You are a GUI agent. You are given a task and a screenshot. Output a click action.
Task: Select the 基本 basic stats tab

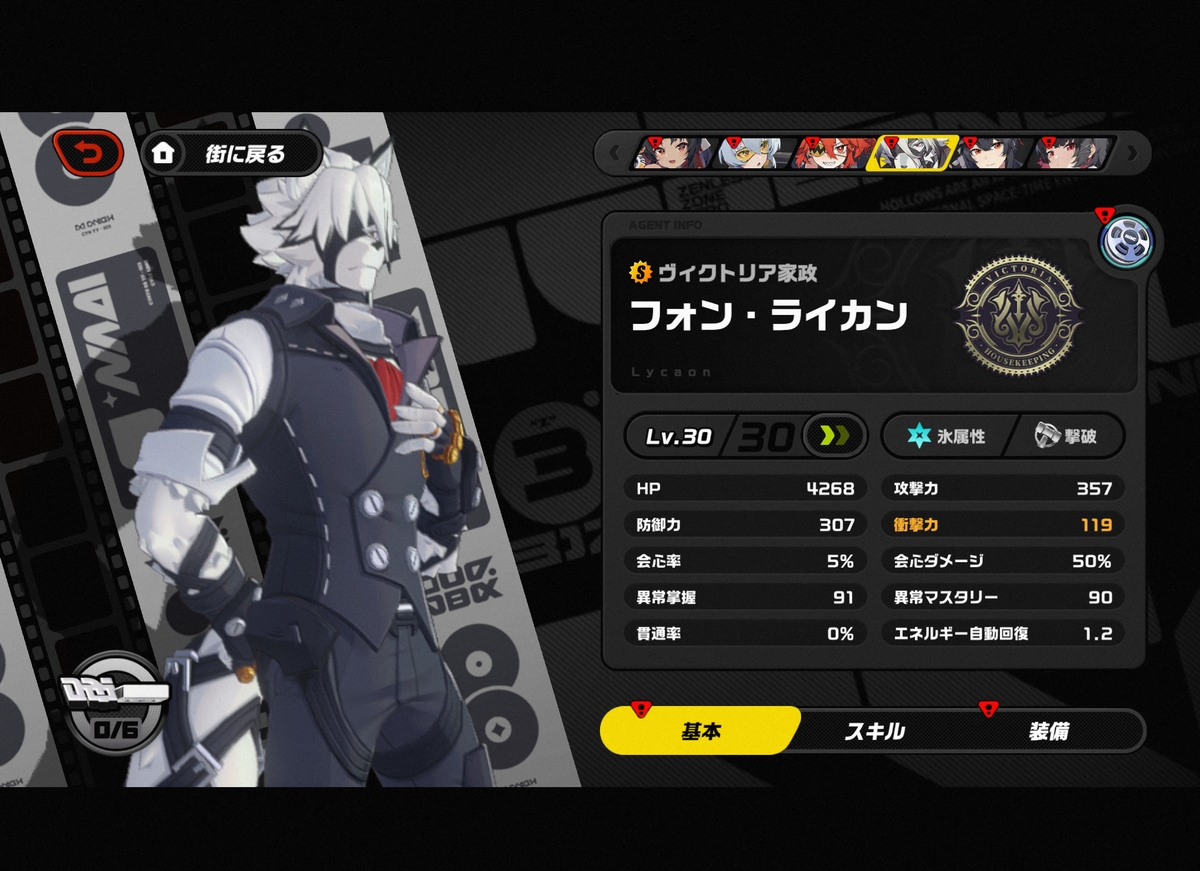pyautogui.click(x=700, y=731)
